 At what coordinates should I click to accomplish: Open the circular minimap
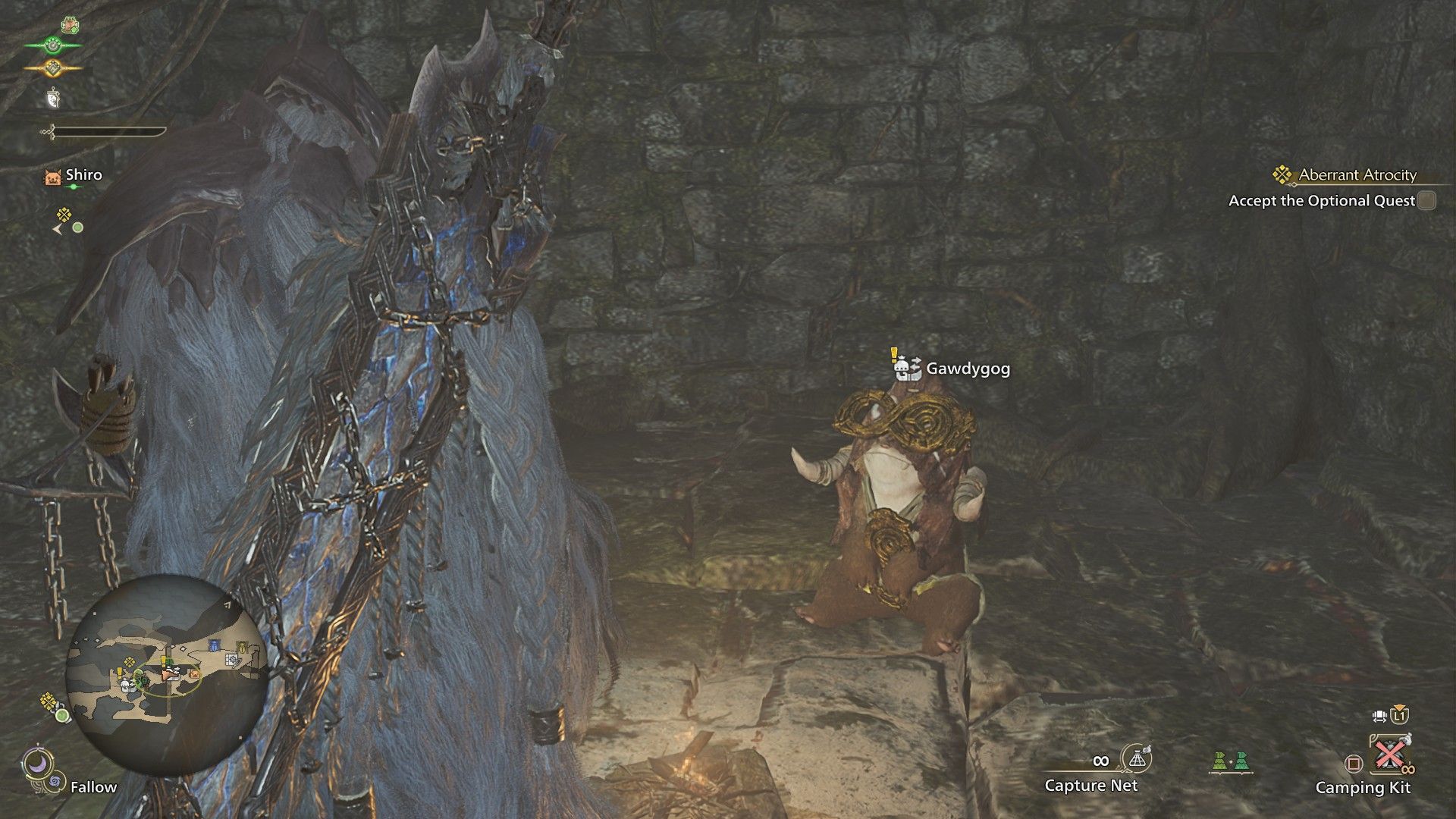166,673
